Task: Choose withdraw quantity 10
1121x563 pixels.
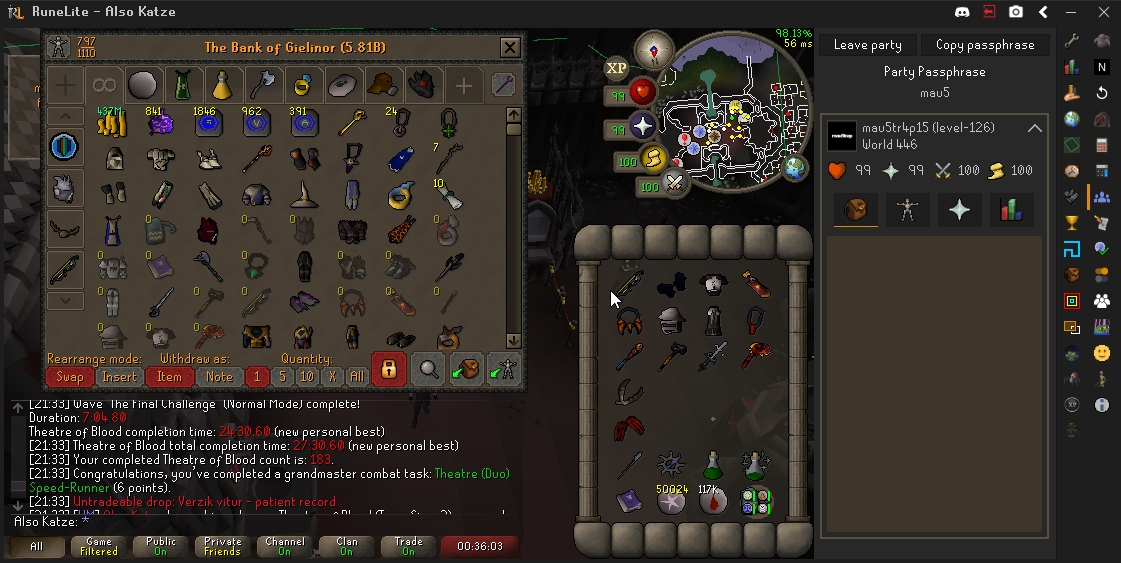Action: coord(307,377)
